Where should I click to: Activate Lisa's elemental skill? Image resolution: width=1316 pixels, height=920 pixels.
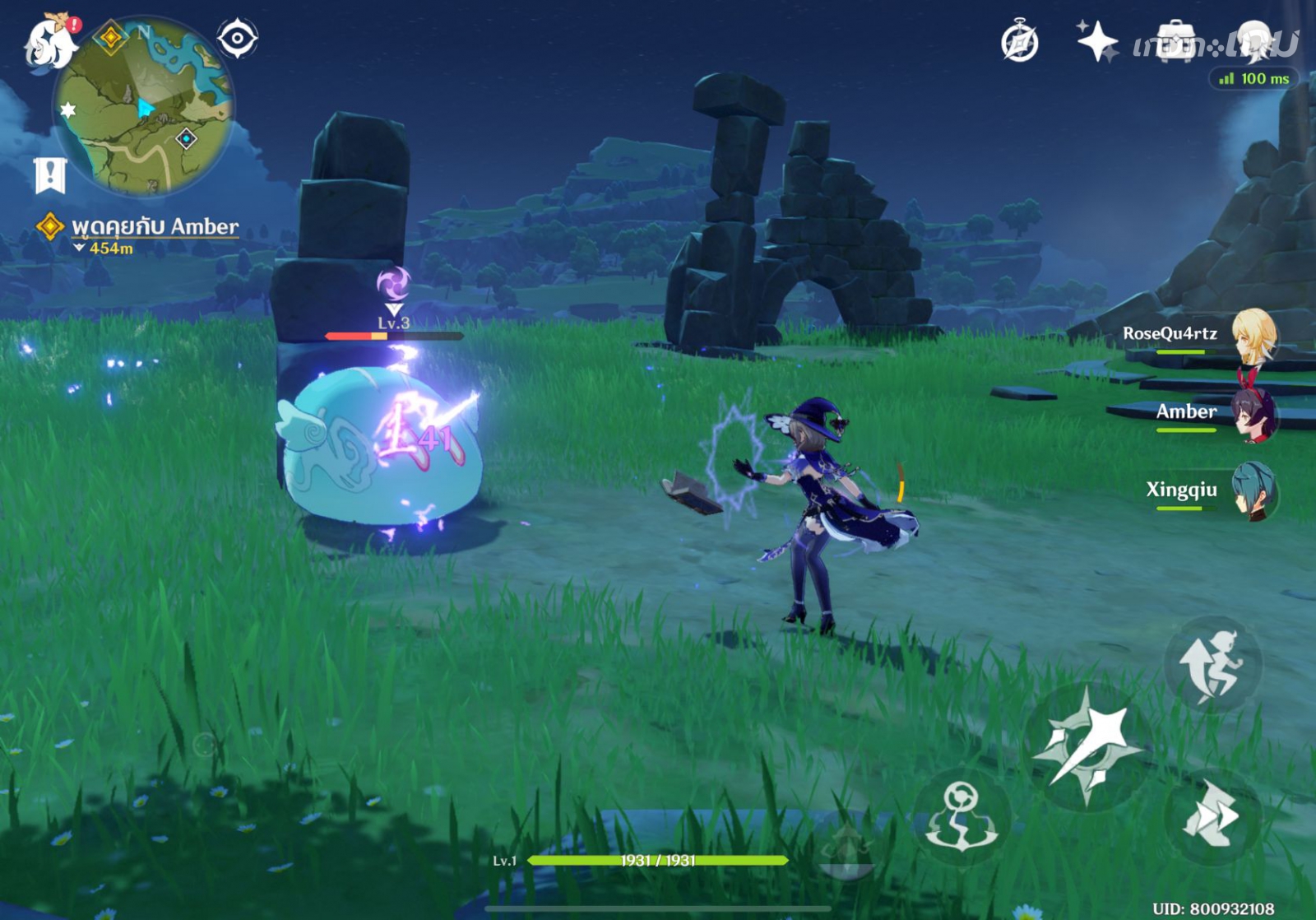(962, 815)
